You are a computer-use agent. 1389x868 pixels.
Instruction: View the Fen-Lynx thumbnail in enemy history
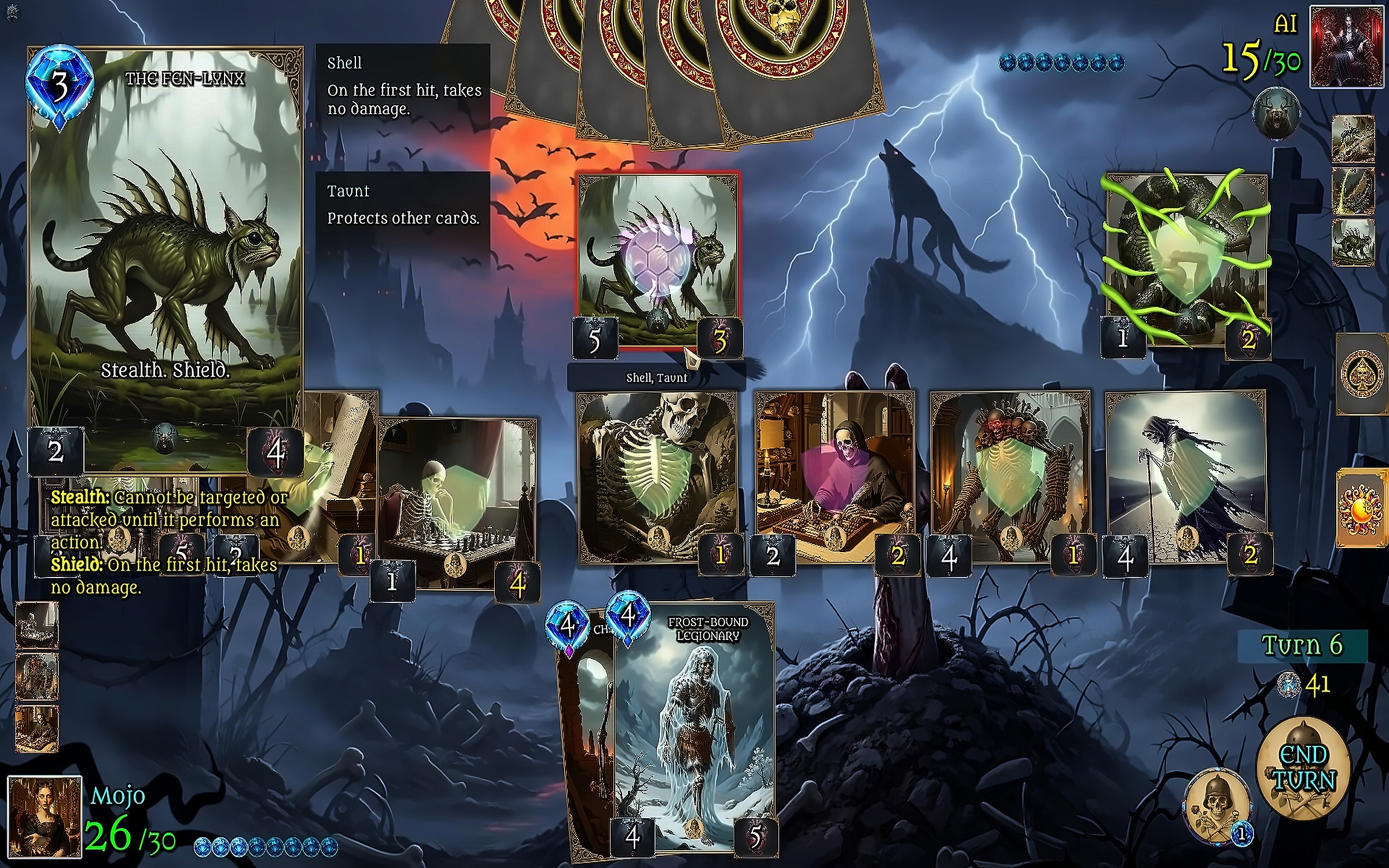(1353, 243)
